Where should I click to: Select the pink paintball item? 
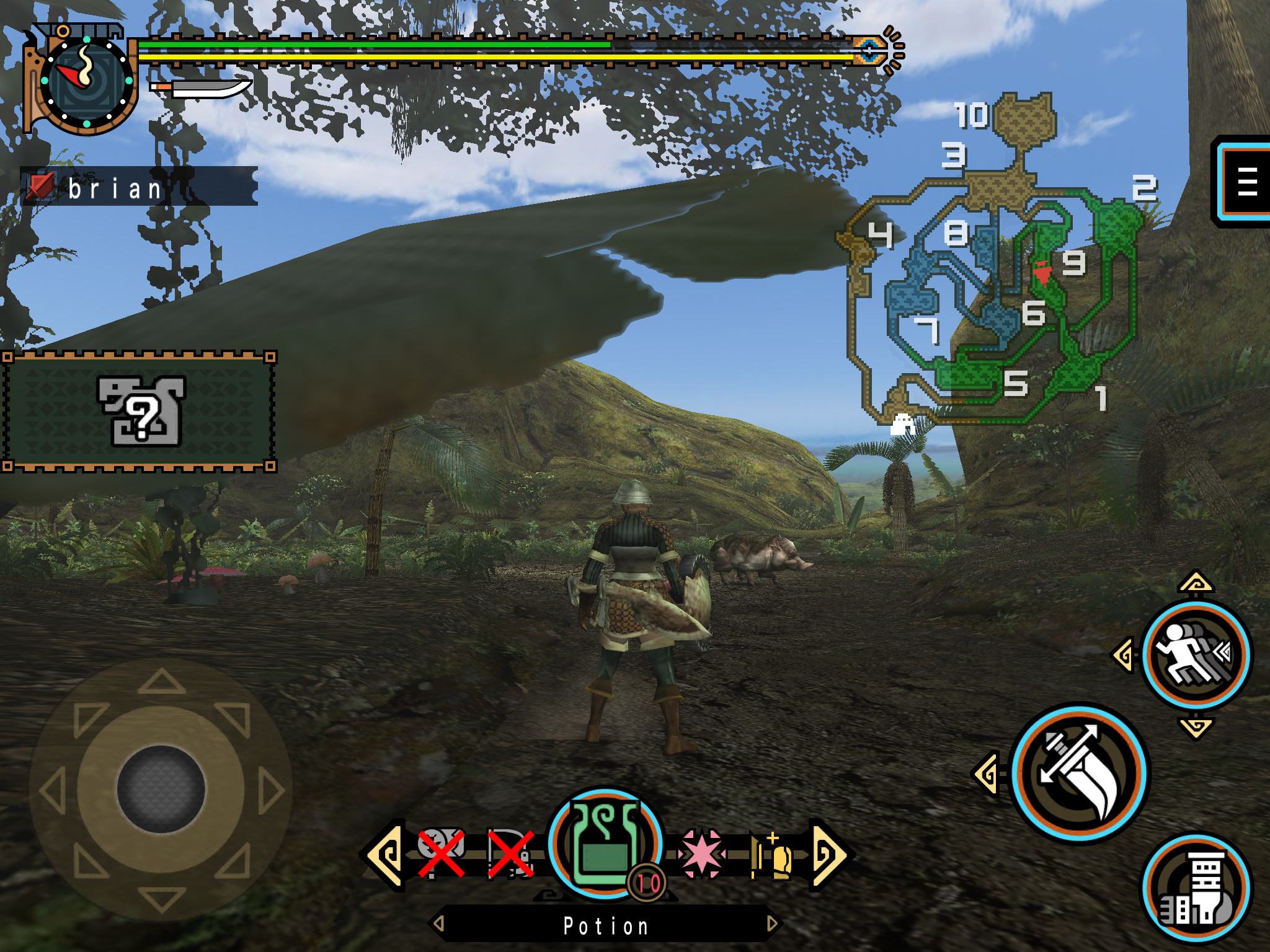(x=701, y=853)
